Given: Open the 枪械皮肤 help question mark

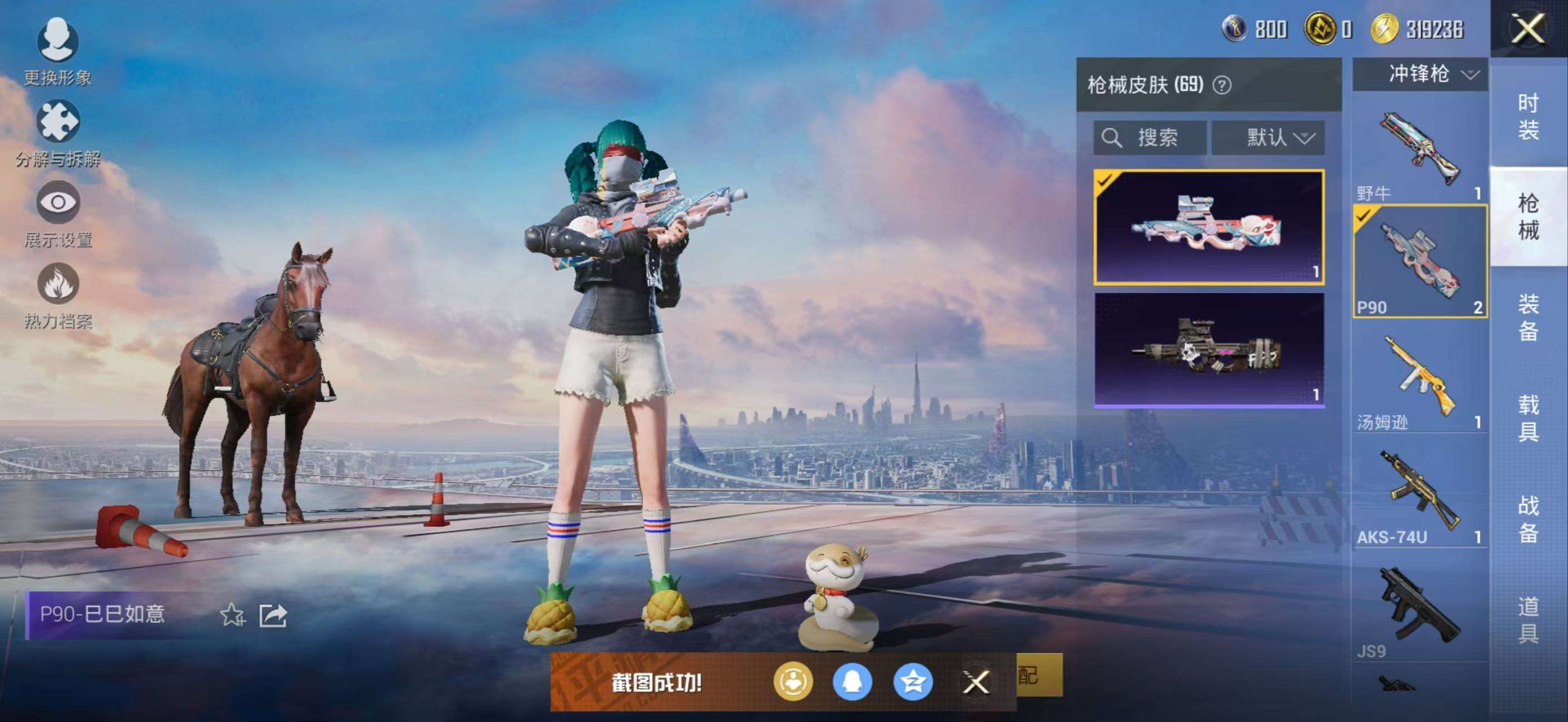Looking at the screenshot, I should 1221,85.
